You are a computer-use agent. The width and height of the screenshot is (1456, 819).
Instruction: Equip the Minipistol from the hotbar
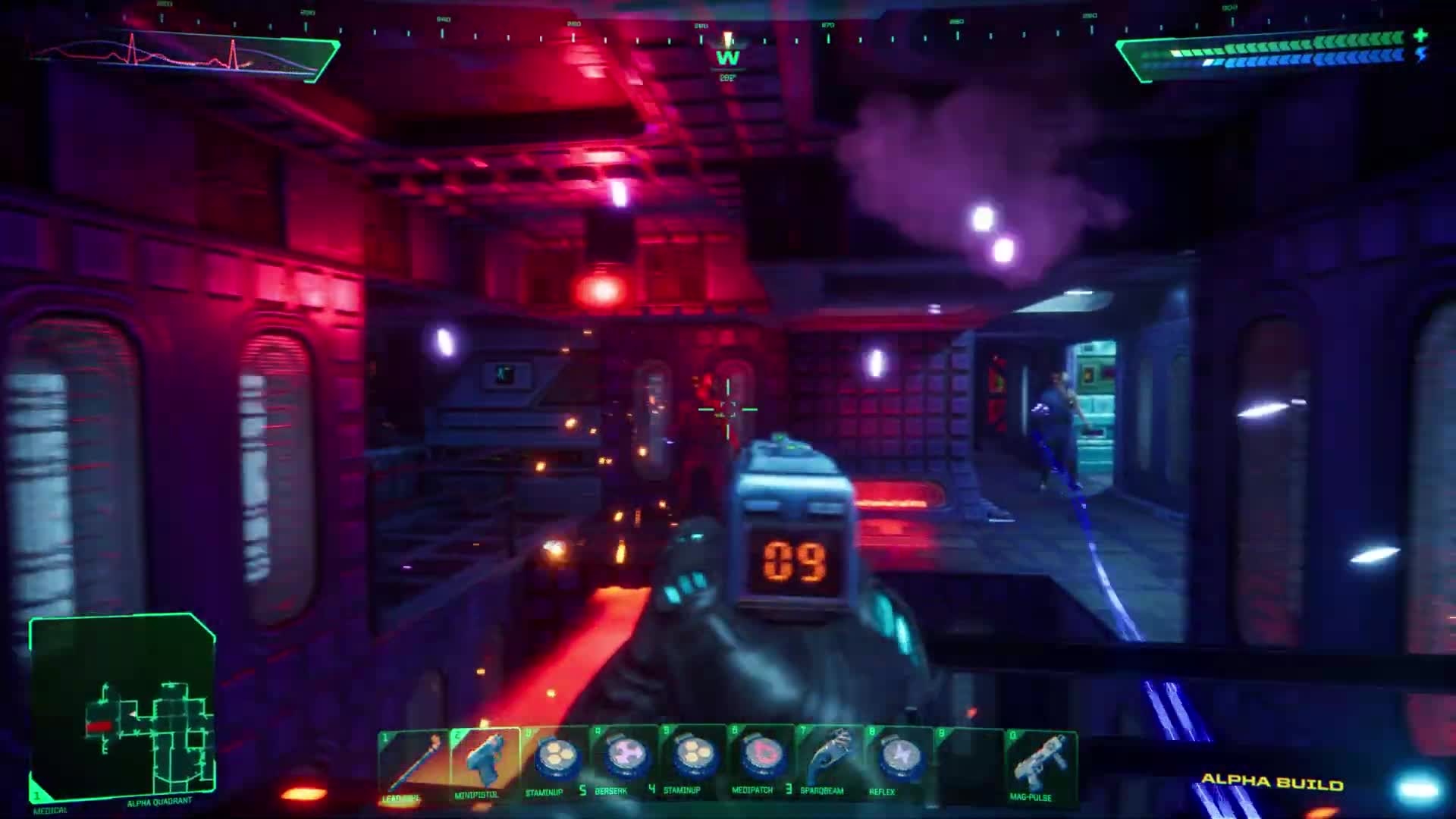484,764
